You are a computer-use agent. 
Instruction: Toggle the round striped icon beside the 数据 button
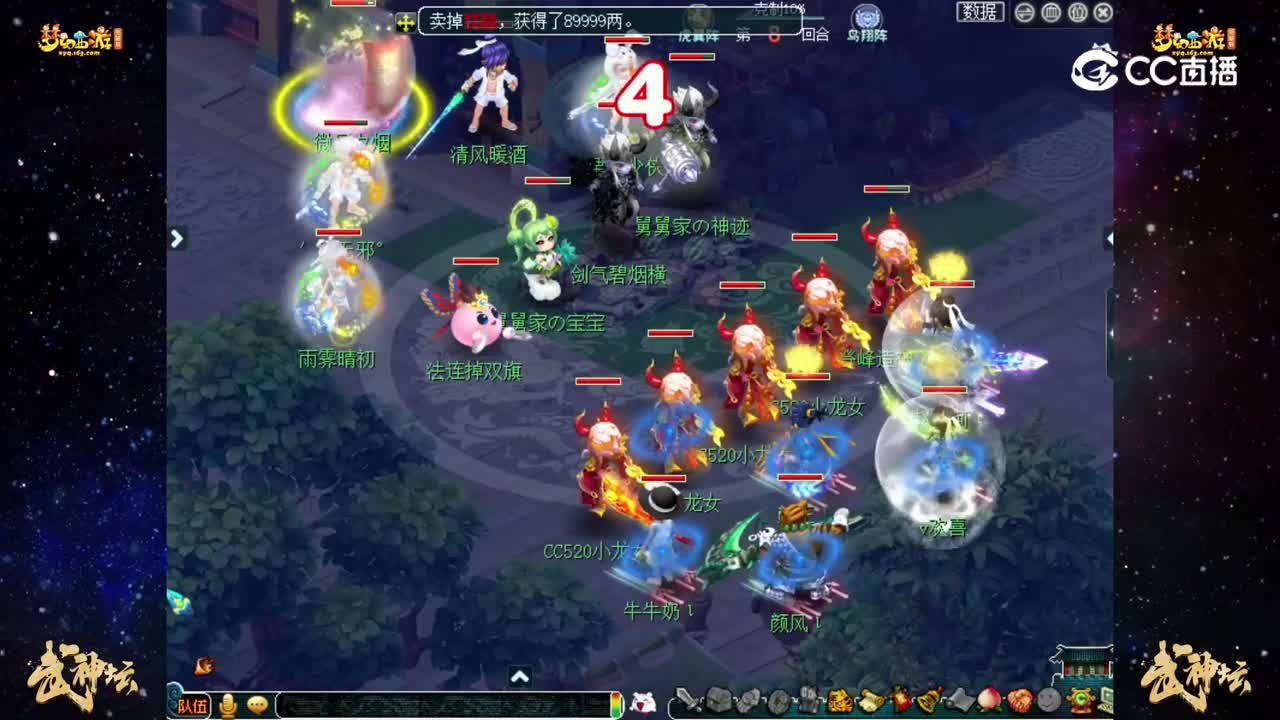tap(1024, 12)
